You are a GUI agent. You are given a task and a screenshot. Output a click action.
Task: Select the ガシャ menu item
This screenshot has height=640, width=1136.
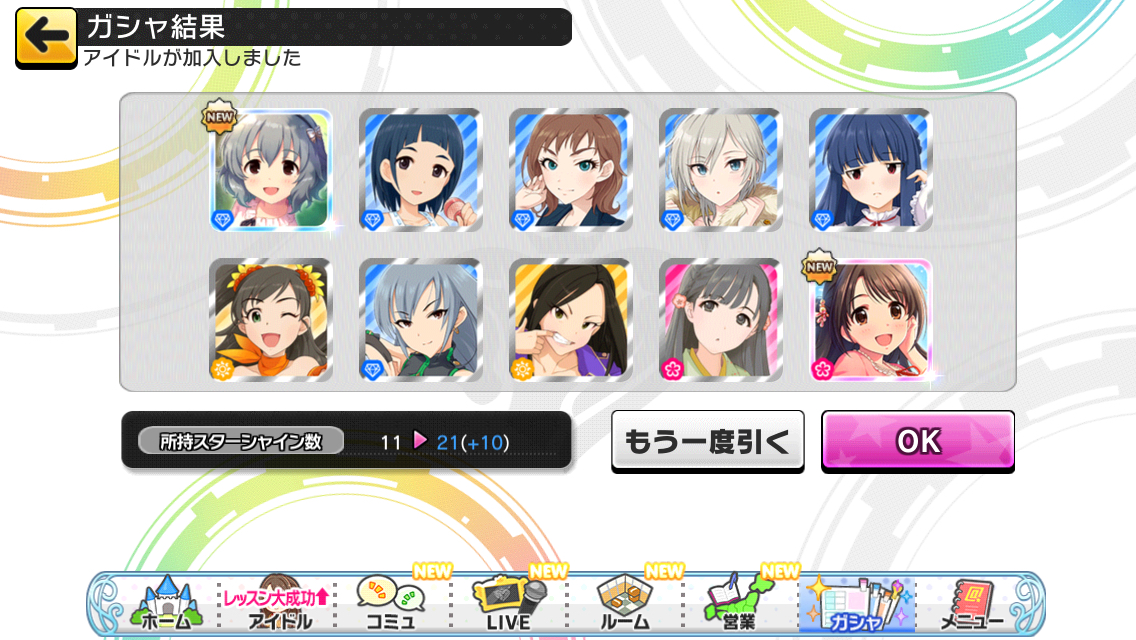click(855, 603)
